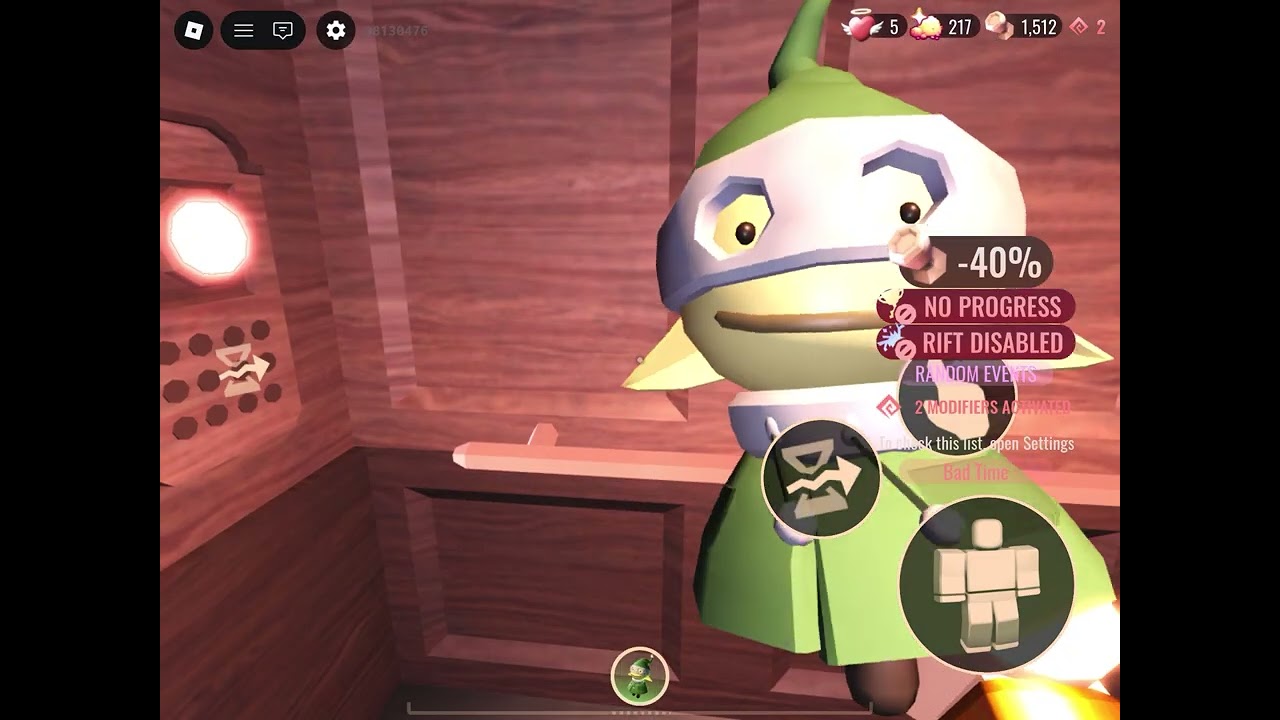Open the gear settings button

336,31
